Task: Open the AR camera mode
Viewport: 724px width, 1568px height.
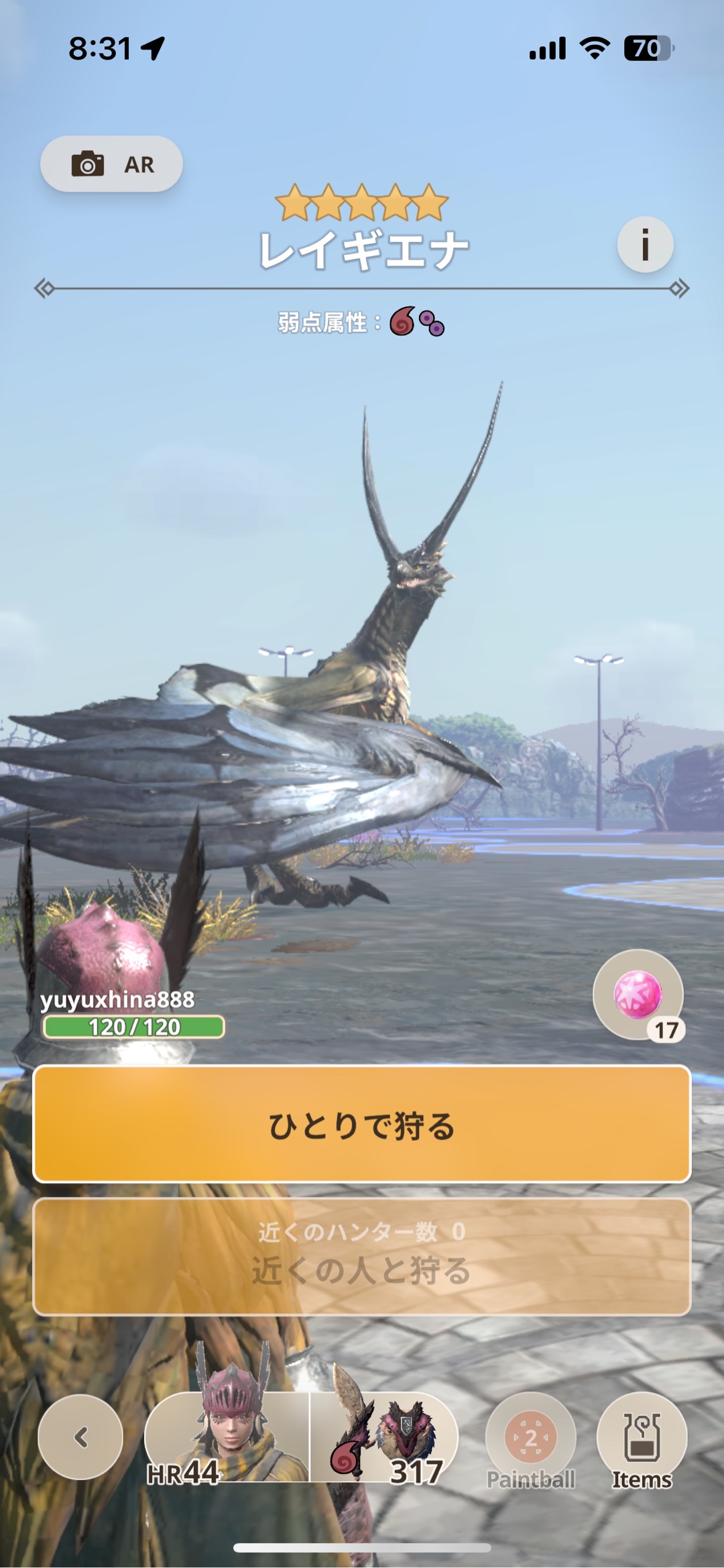Action: pyautogui.click(x=111, y=164)
